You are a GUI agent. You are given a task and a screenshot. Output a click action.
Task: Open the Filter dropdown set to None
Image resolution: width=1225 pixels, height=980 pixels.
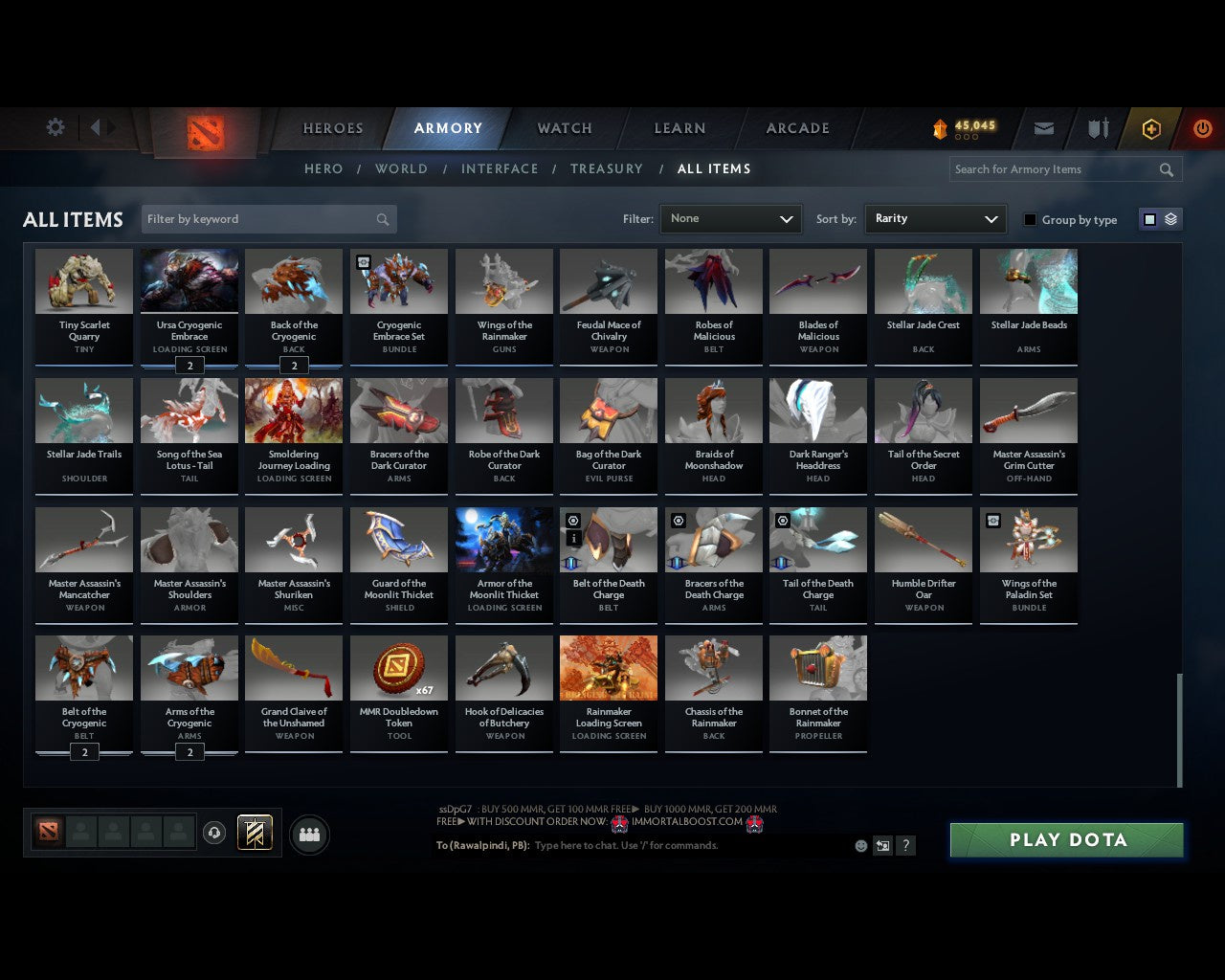coord(730,219)
